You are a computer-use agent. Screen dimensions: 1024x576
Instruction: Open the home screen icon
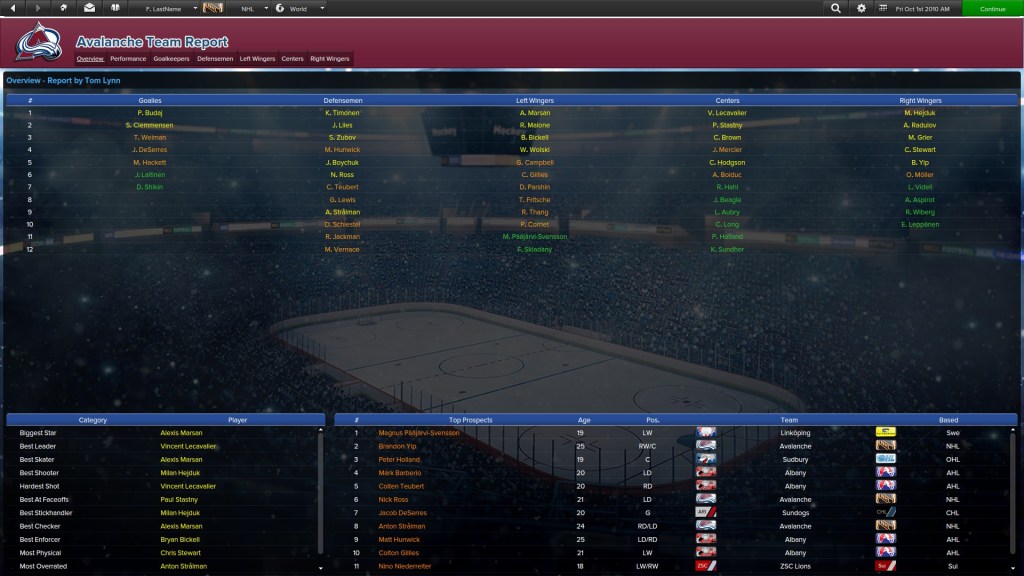tap(64, 8)
